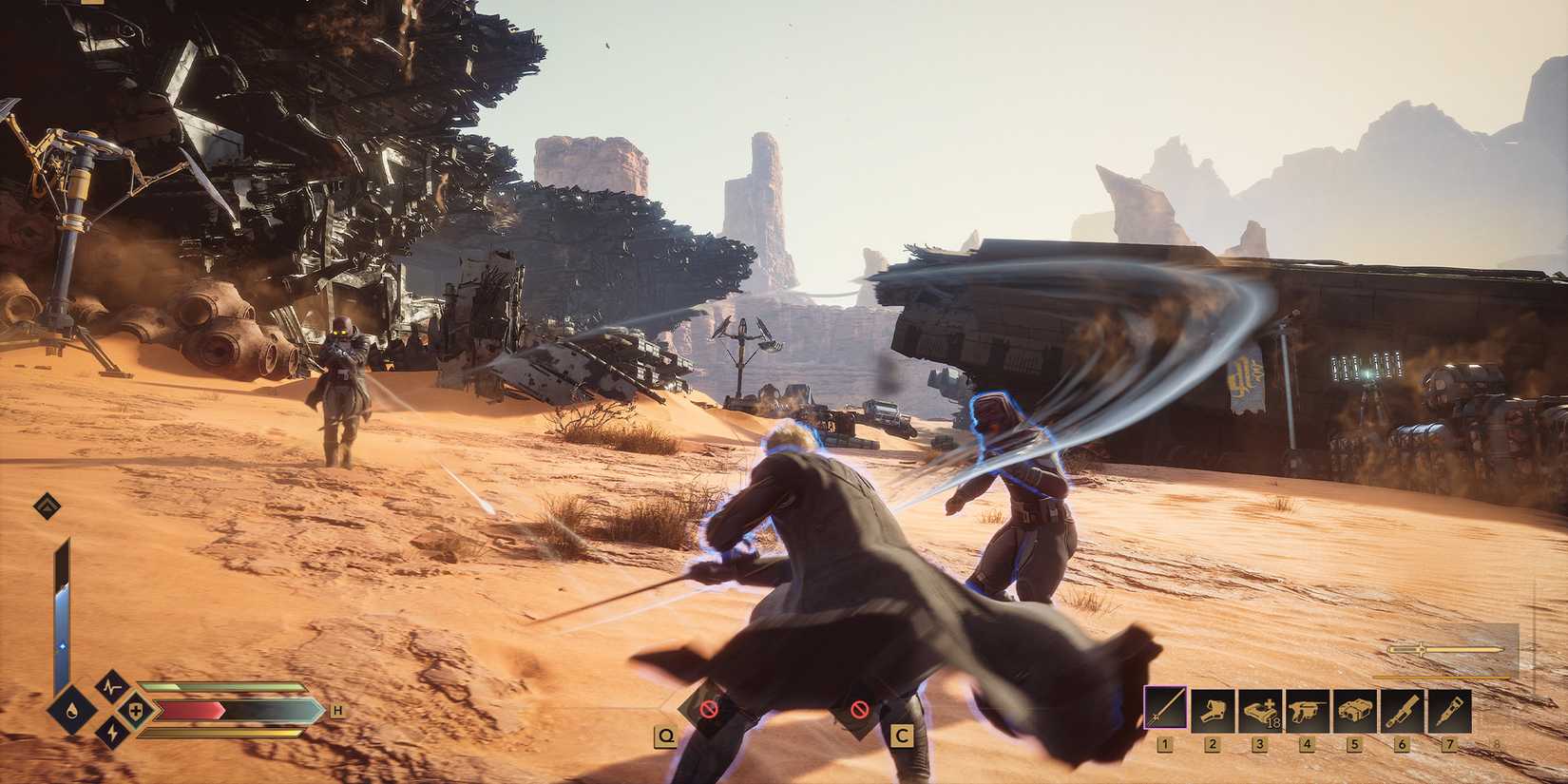1568x784 pixels.
Task: Click the empty hotbar slot 8
Action: click(1496, 708)
